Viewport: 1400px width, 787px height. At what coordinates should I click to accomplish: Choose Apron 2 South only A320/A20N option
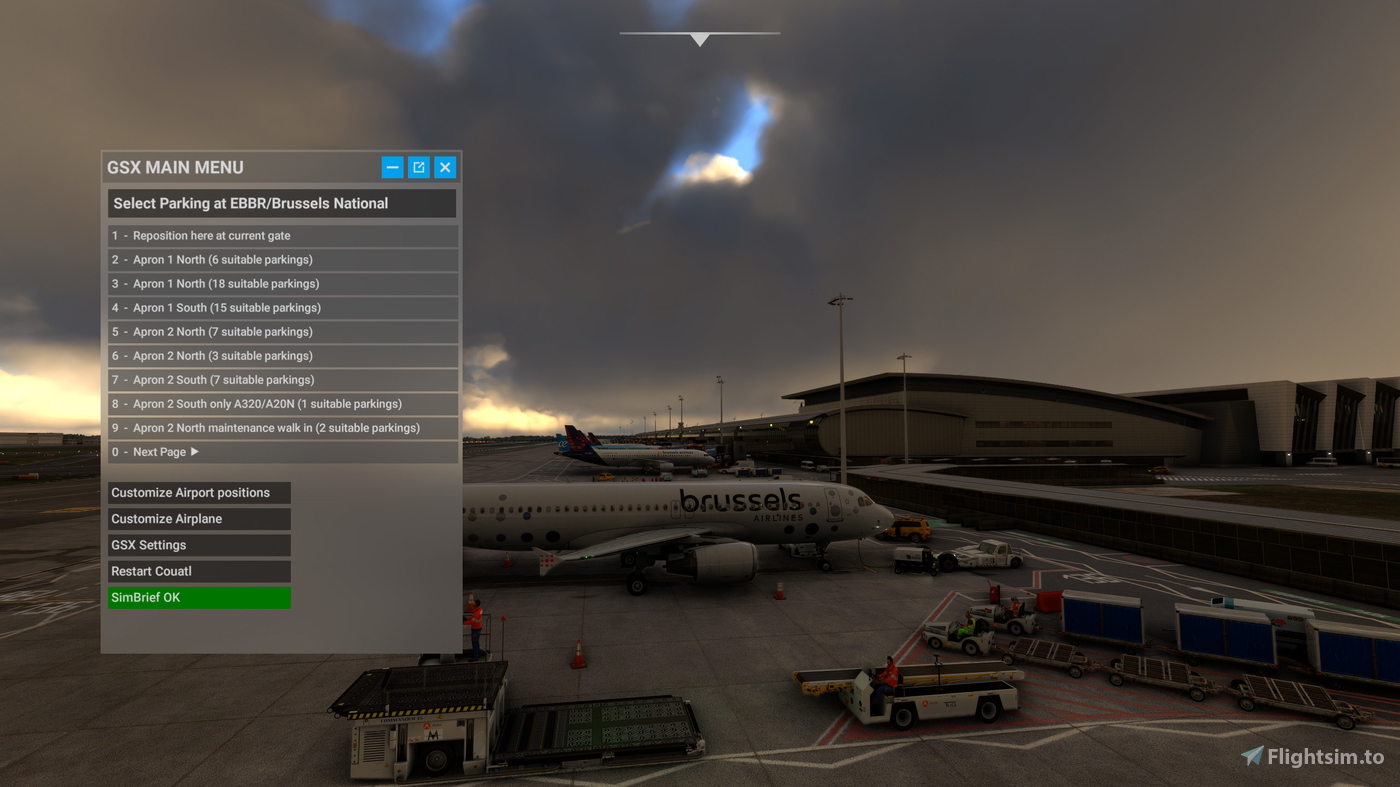(283, 403)
